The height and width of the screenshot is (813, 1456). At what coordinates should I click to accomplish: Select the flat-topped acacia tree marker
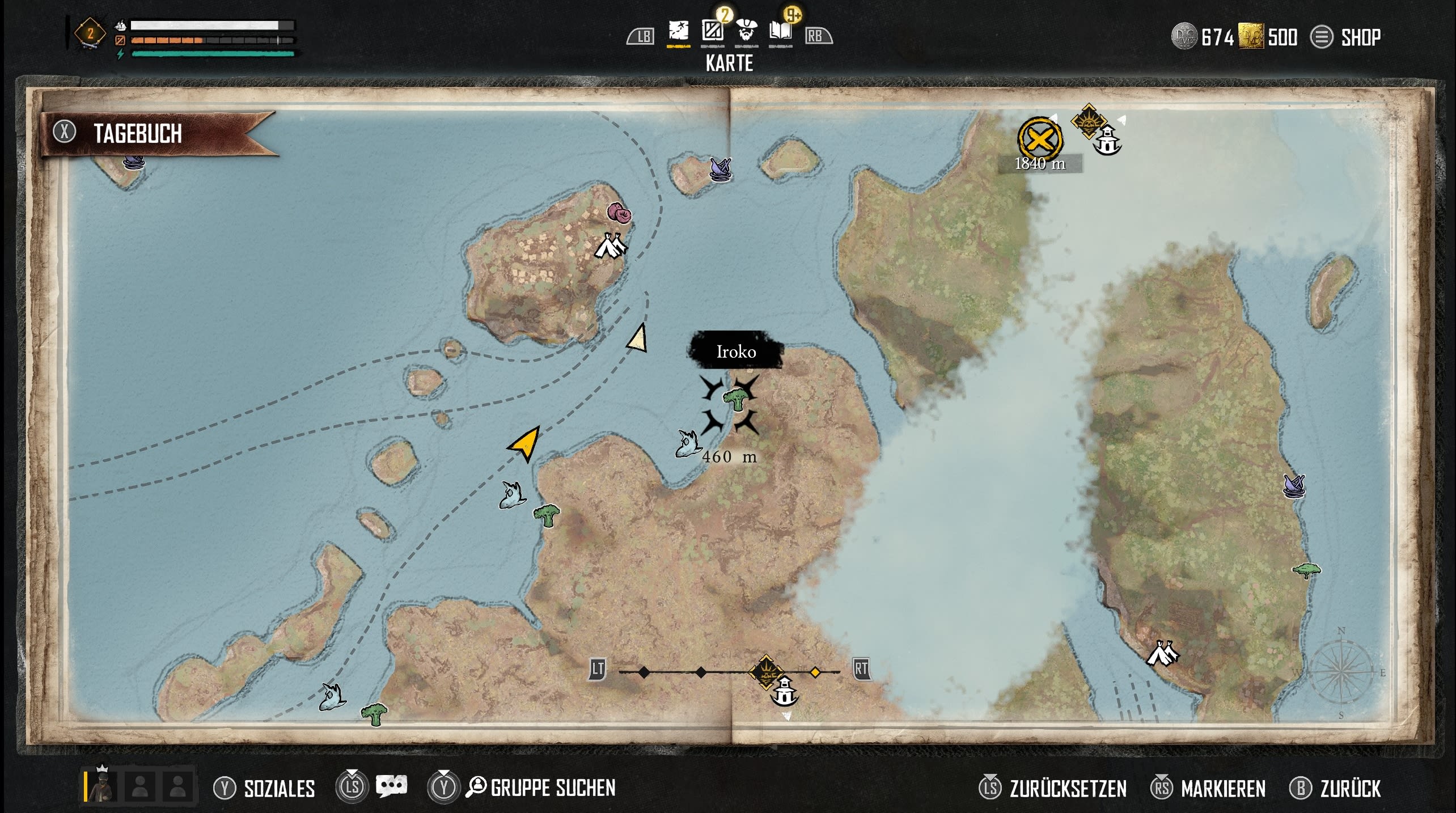coord(1306,570)
